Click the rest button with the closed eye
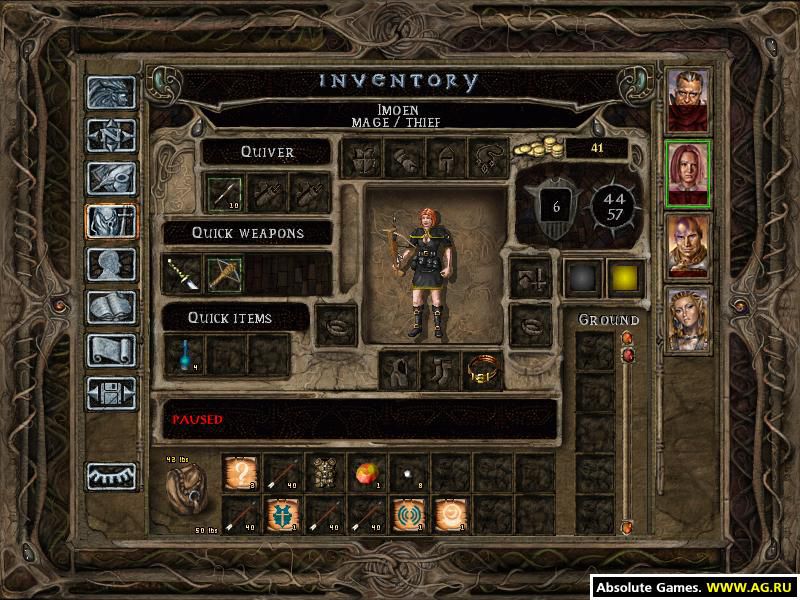800x600 pixels. tap(110, 476)
